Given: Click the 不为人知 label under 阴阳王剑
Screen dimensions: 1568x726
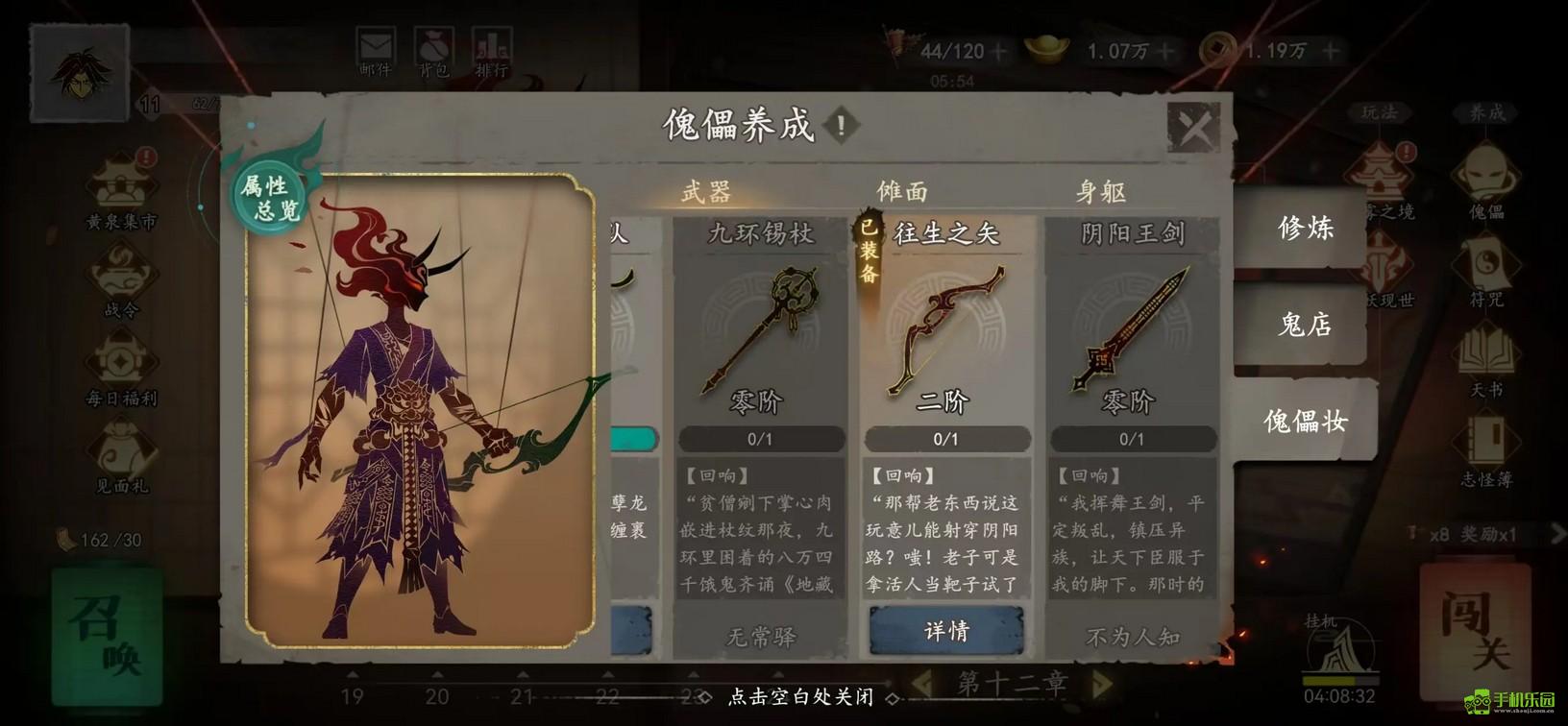Looking at the screenshot, I should 1132,637.
